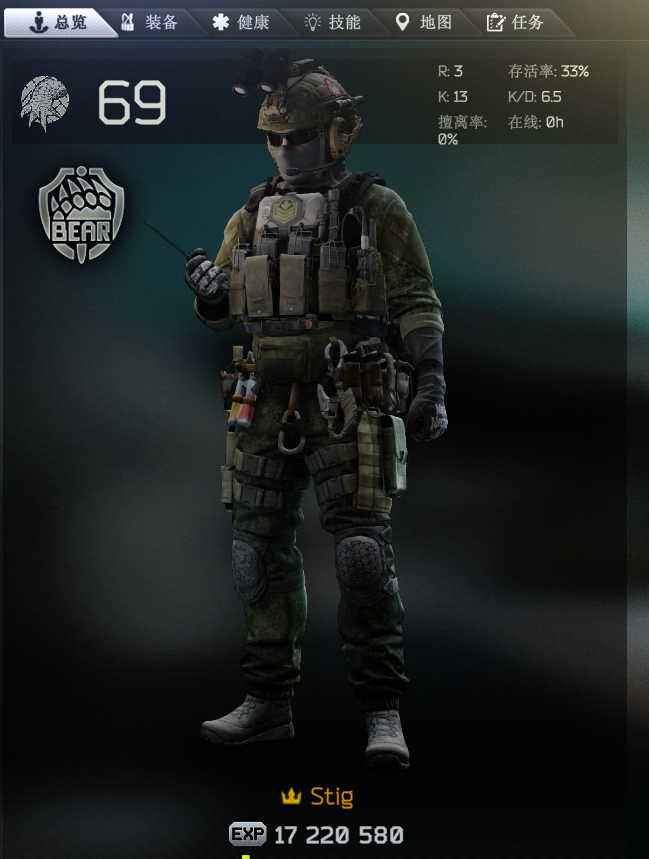Show the 技能 skills tab
Screen dimensions: 649x859
[332, 22]
